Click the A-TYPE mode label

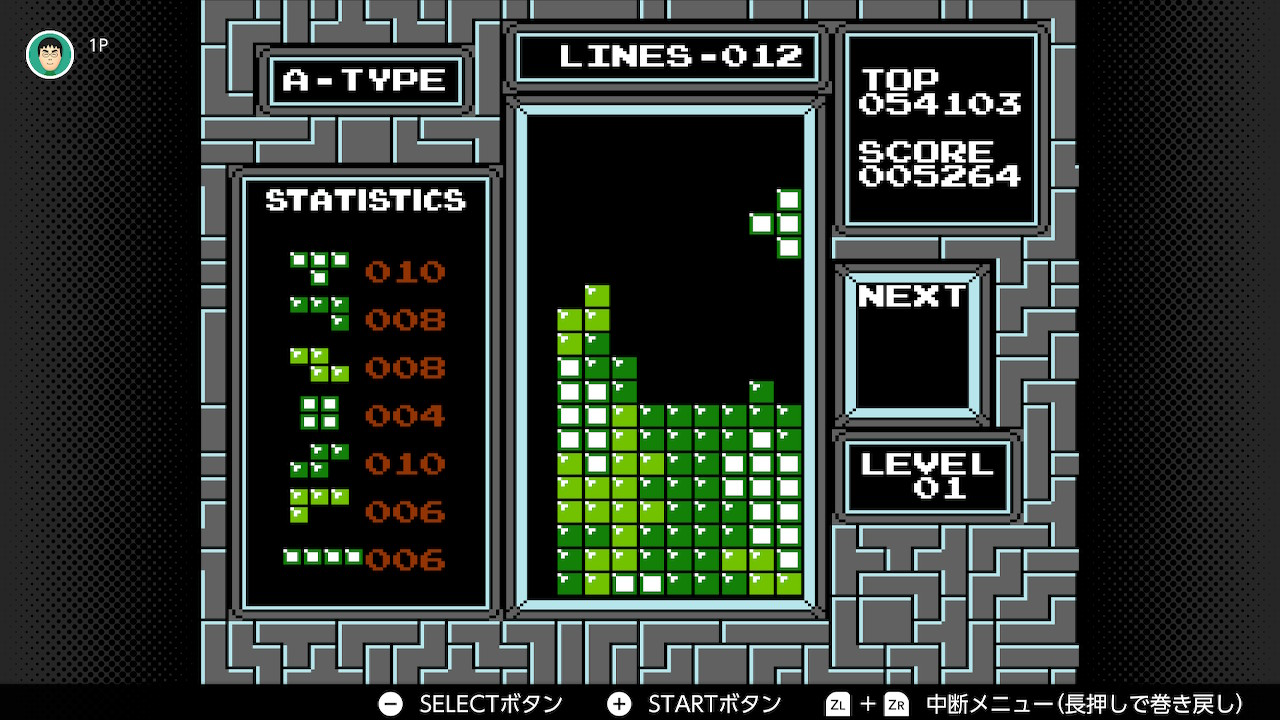pos(365,80)
